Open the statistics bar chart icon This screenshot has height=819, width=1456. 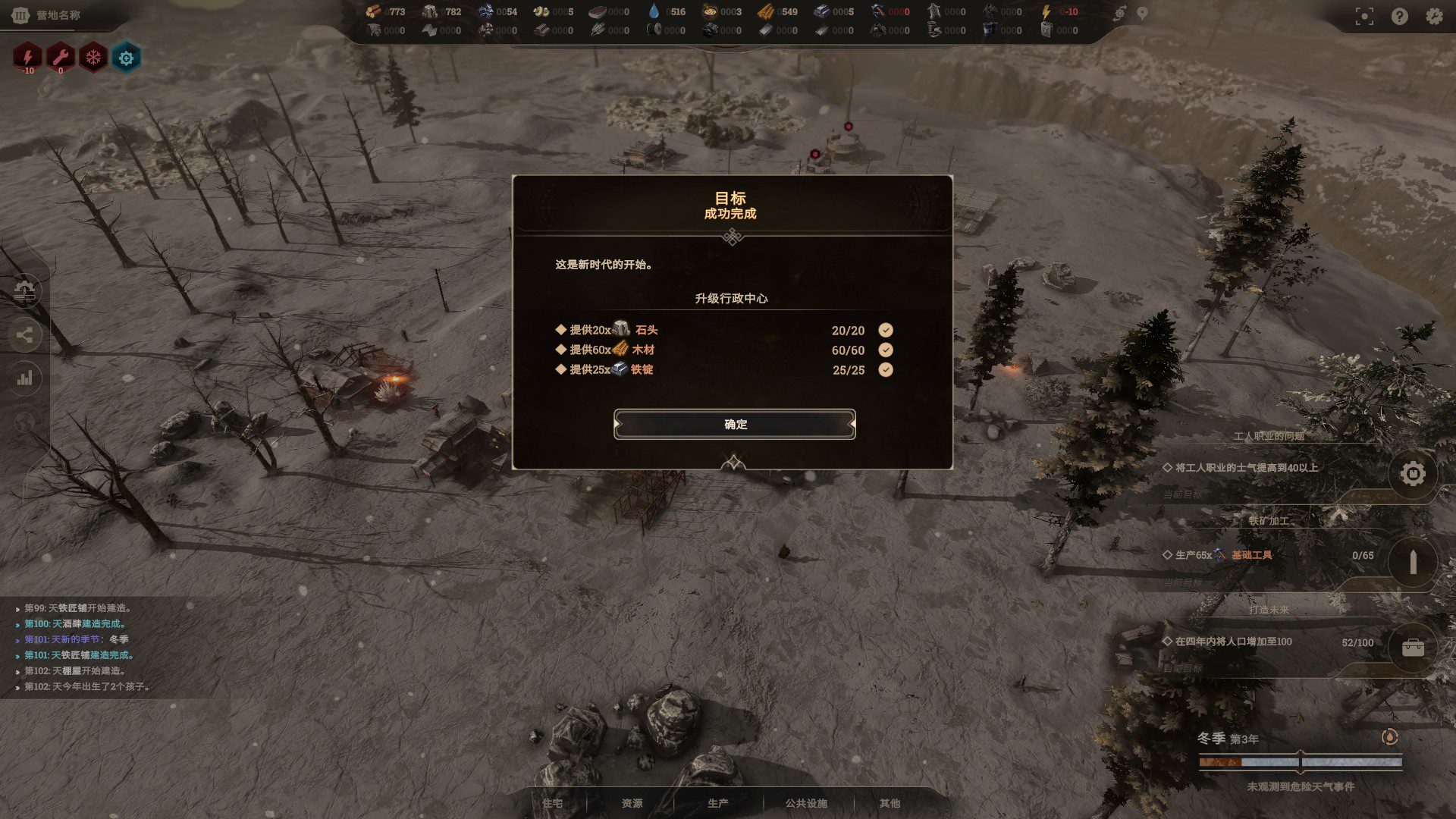click(24, 378)
